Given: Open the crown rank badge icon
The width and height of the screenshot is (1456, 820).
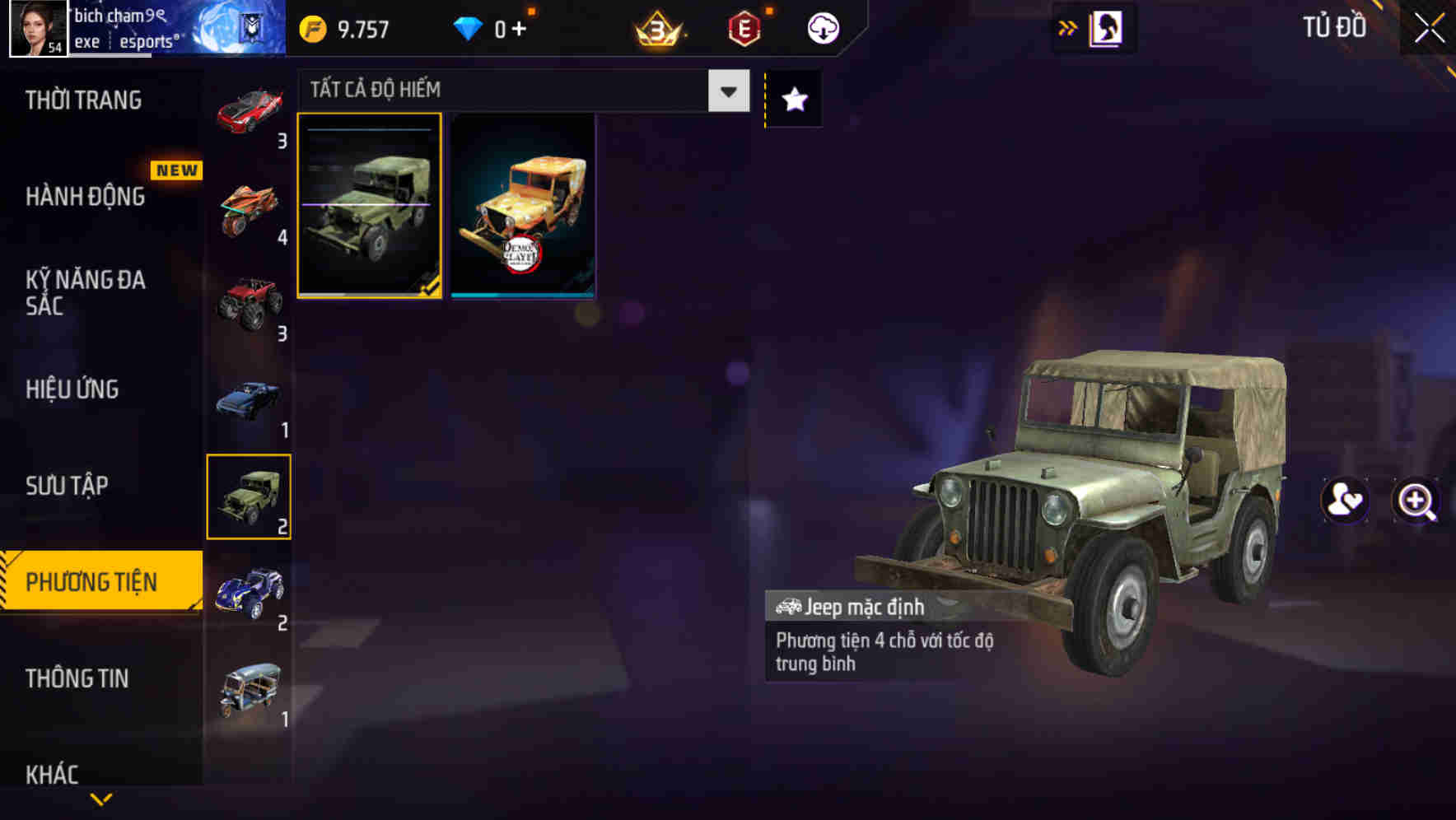Looking at the screenshot, I should pos(655,26).
